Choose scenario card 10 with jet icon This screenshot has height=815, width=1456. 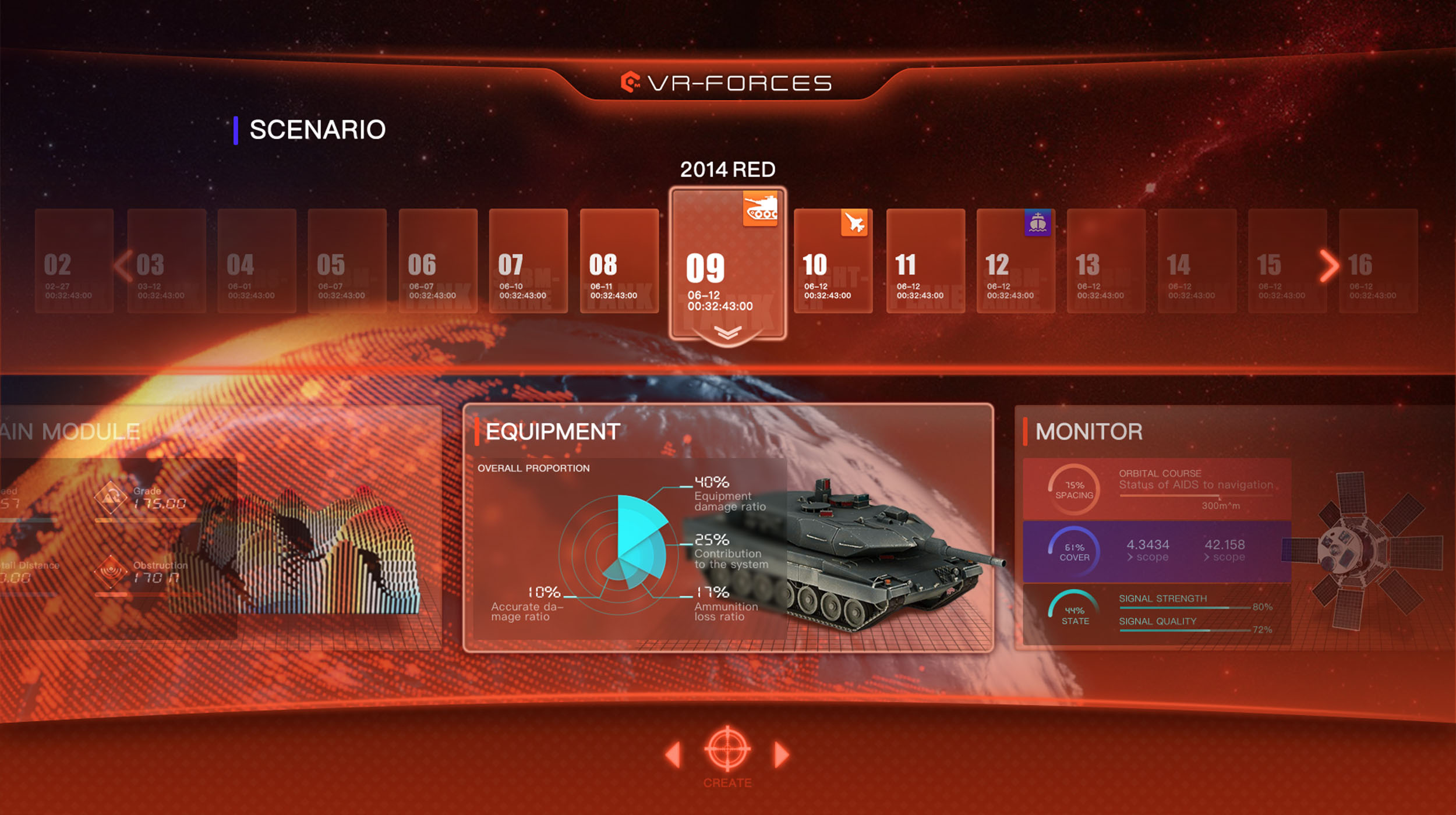pos(833,261)
